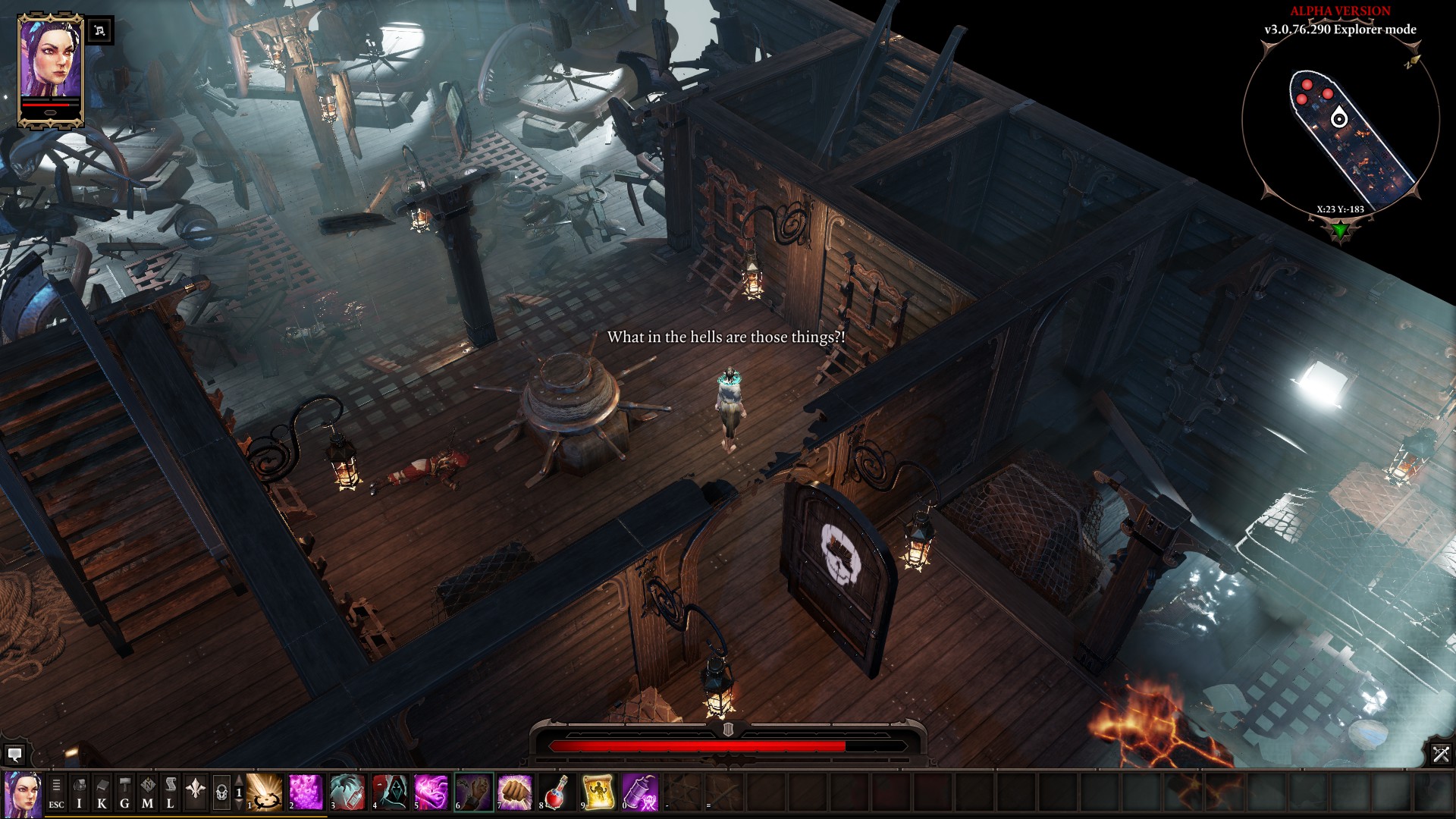Open the skills book K button
The image size is (1456, 819).
point(102,792)
